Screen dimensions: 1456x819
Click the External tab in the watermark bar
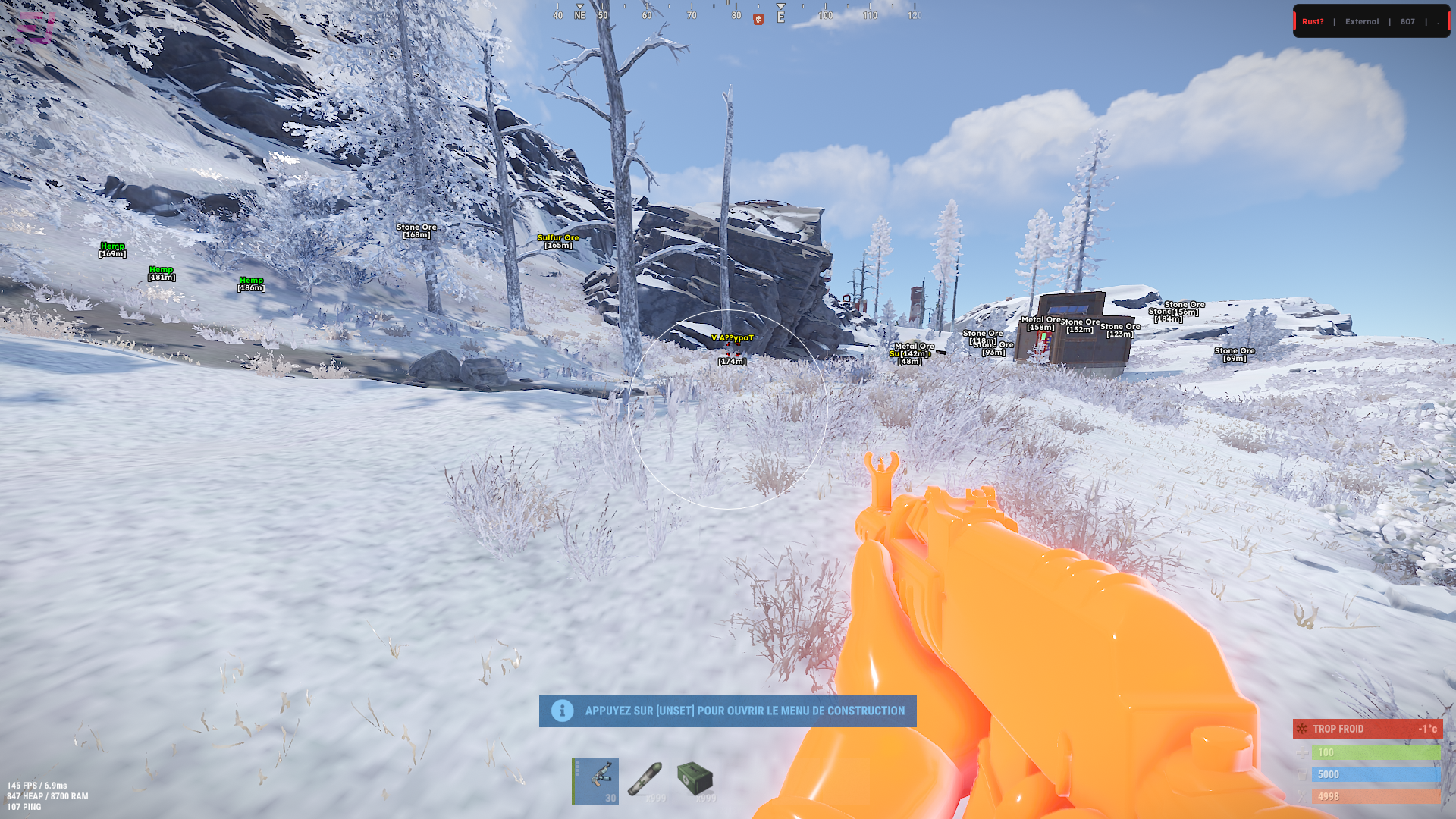coord(1361,21)
